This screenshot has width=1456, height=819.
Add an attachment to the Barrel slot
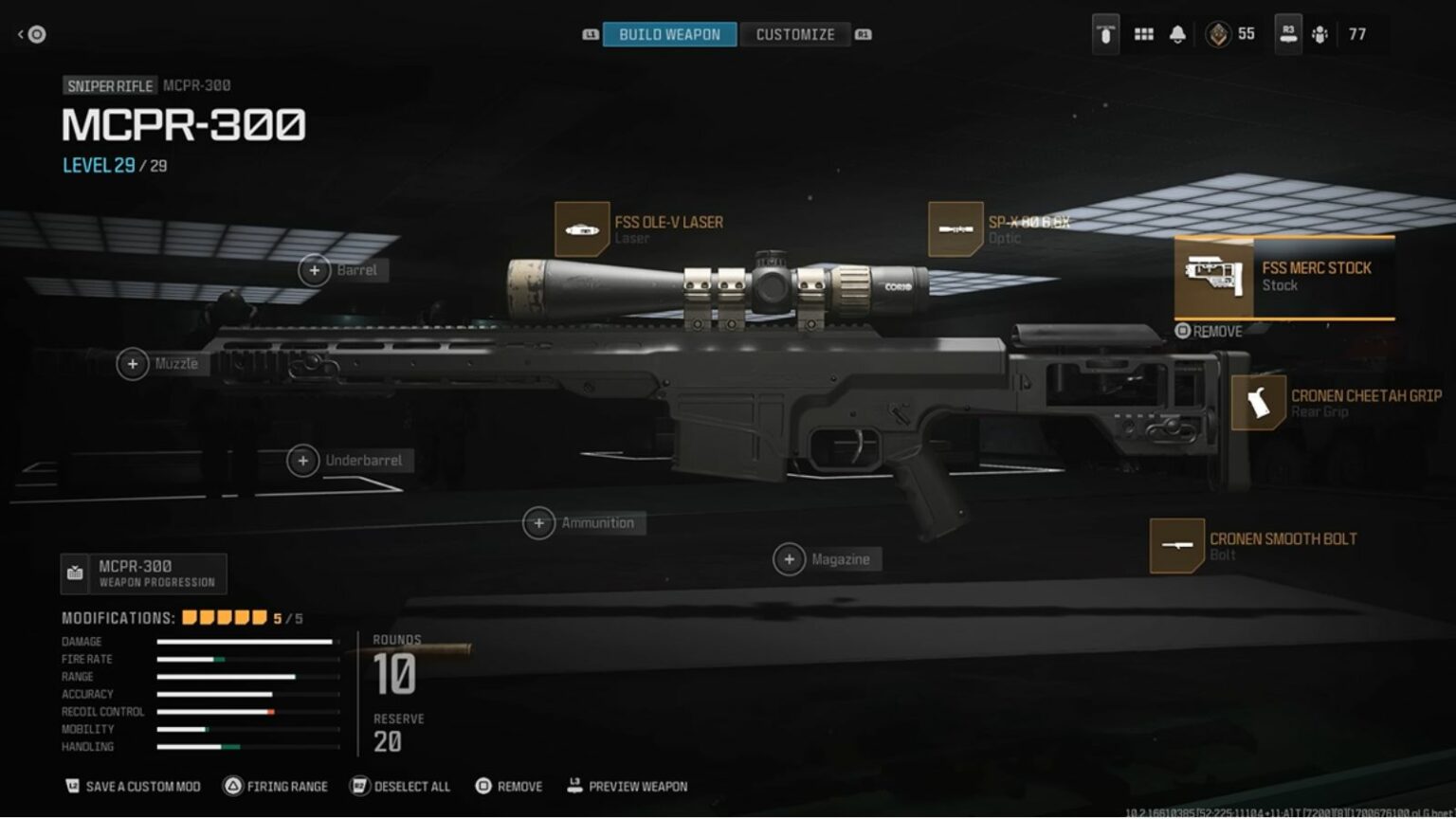pyautogui.click(x=315, y=270)
